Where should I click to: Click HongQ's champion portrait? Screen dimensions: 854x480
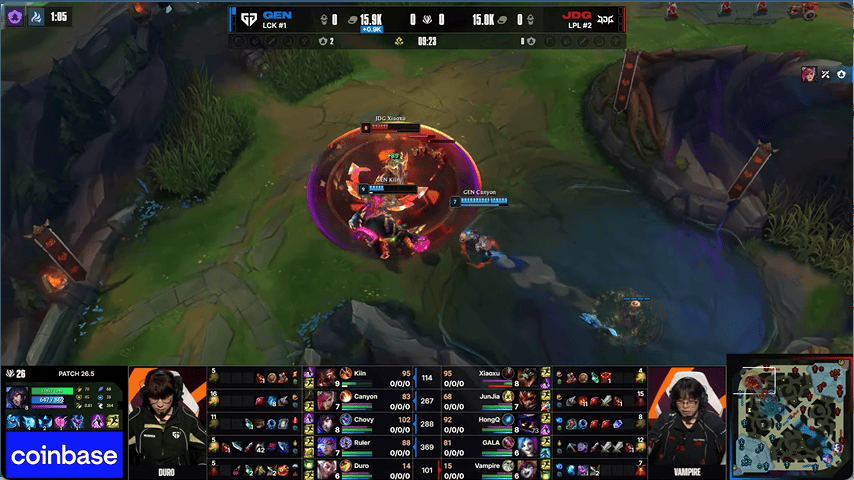click(526, 423)
